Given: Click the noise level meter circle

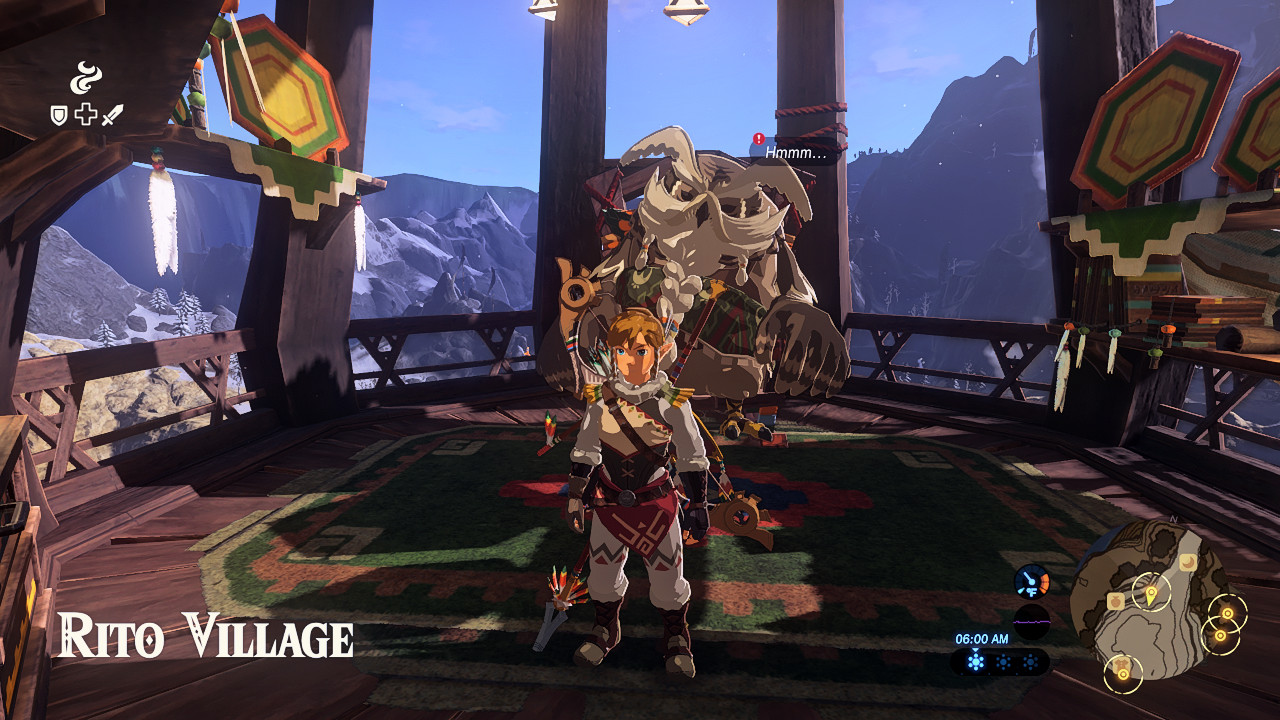Looking at the screenshot, I should (1030, 622).
